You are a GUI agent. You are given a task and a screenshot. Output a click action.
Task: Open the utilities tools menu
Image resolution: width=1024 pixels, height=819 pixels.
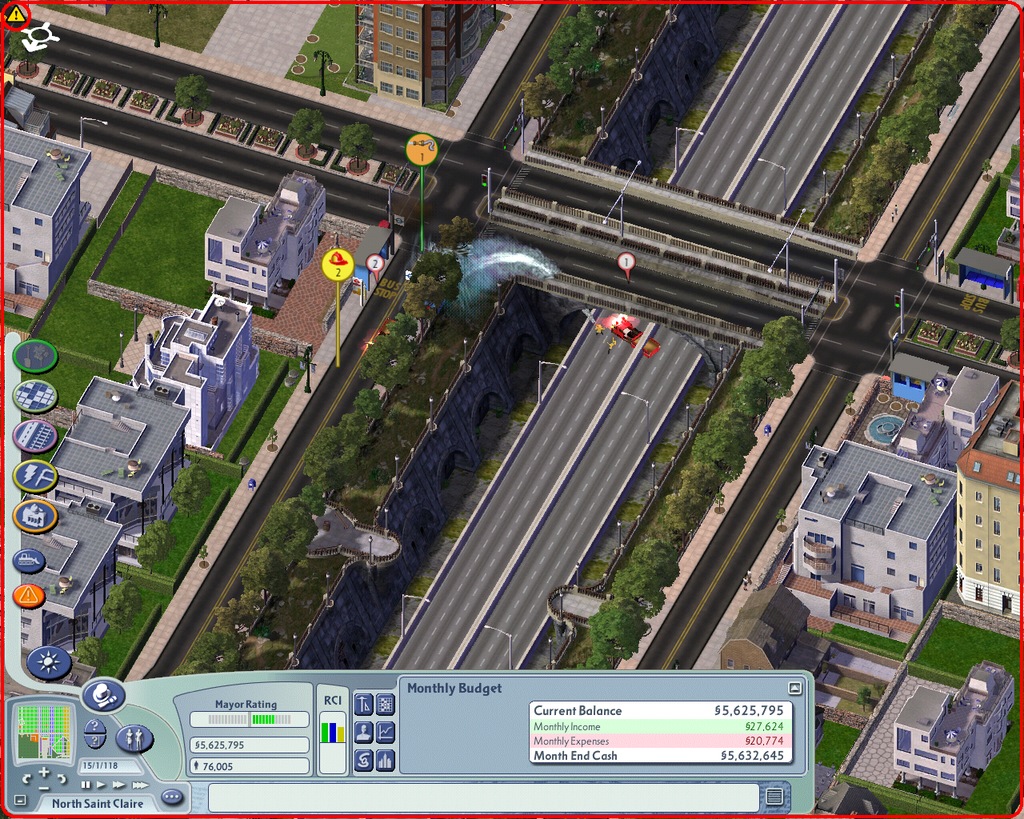tap(35, 476)
